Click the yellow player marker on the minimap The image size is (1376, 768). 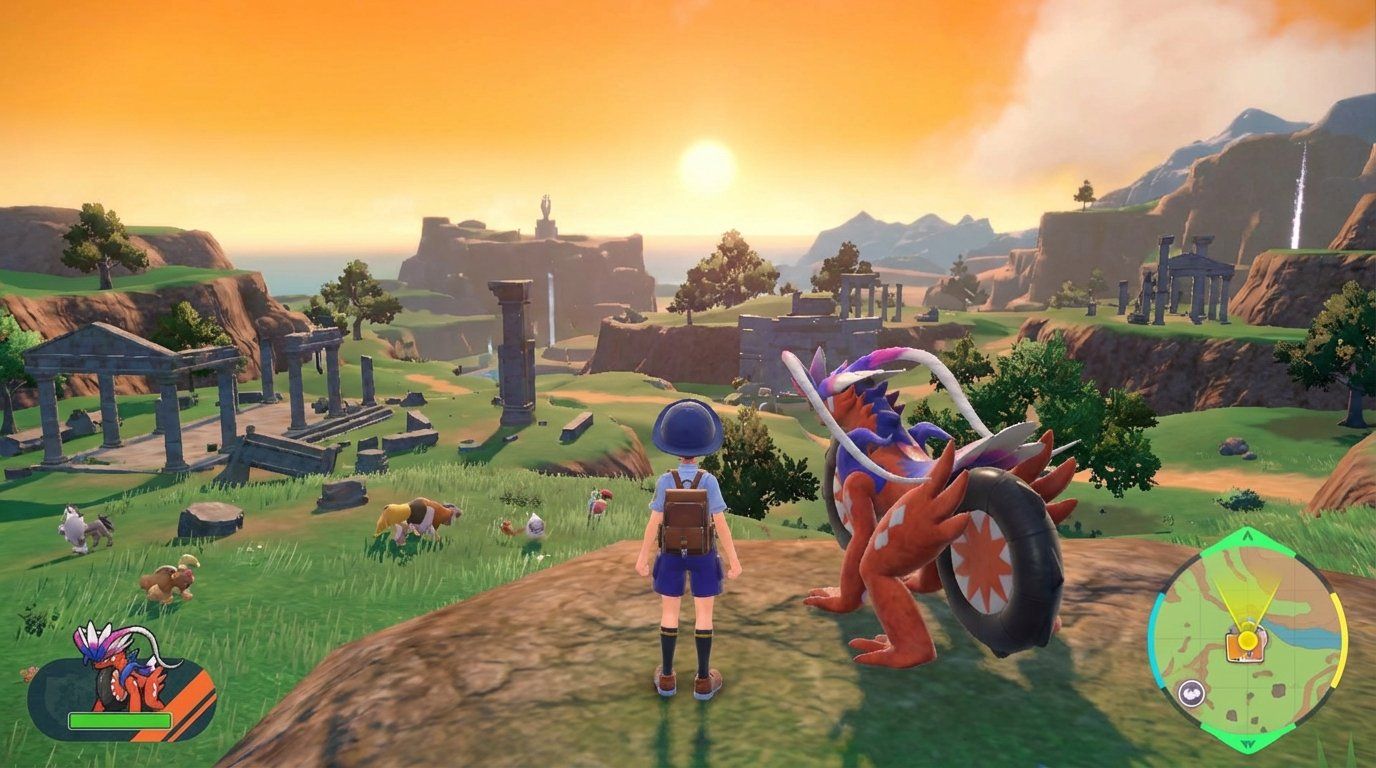(1247, 639)
